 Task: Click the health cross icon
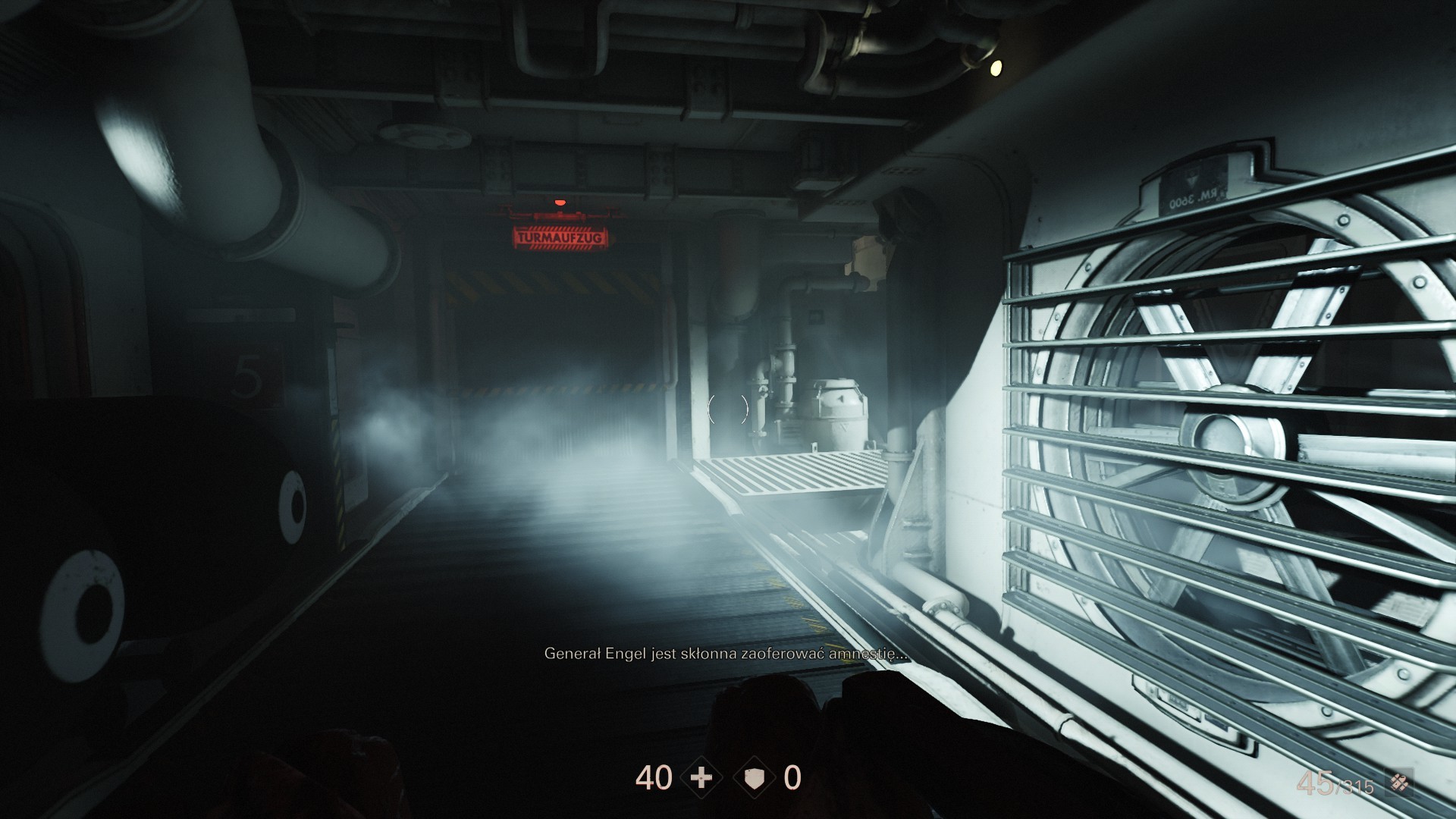tap(702, 779)
